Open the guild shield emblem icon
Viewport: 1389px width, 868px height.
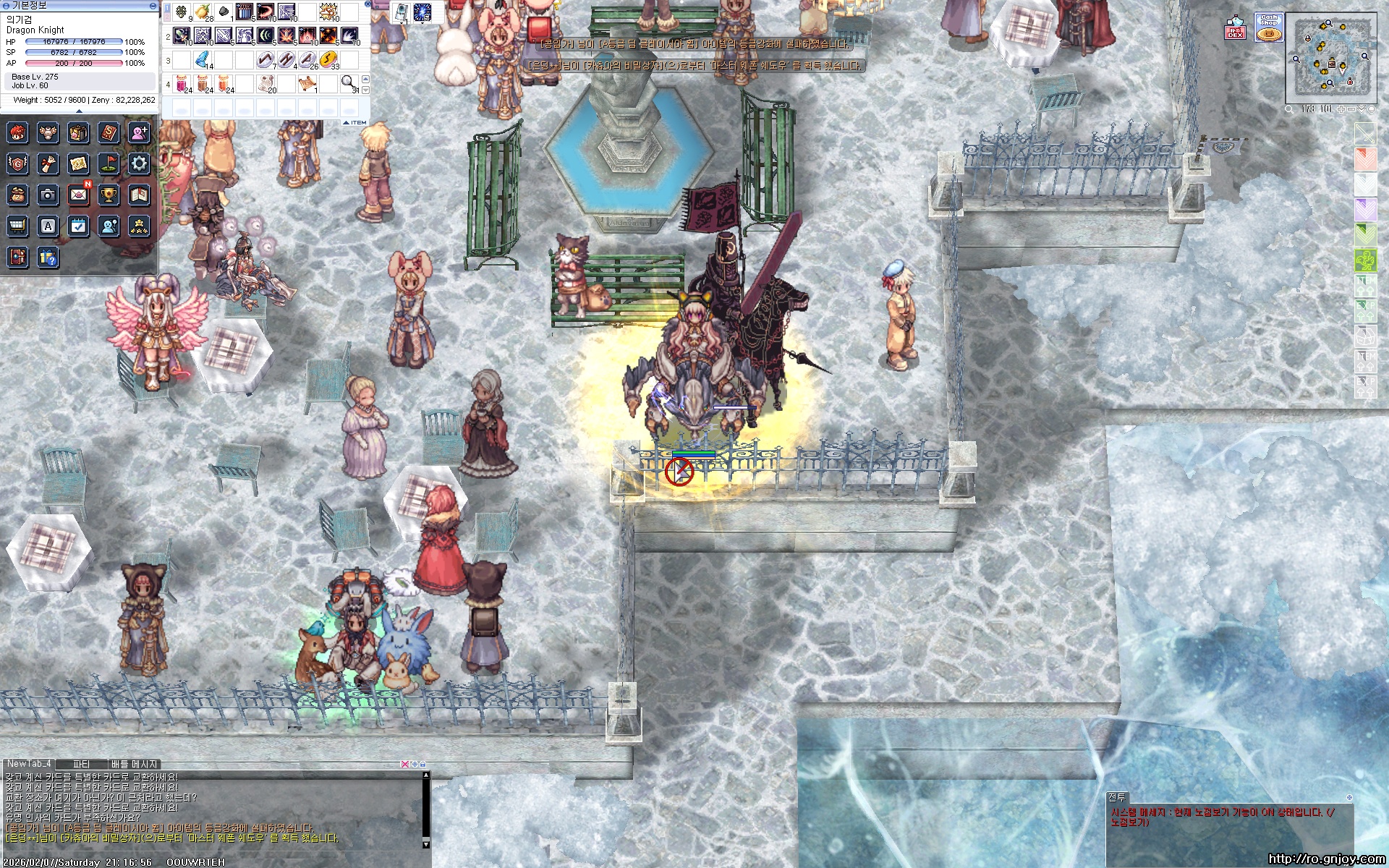click(17, 163)
